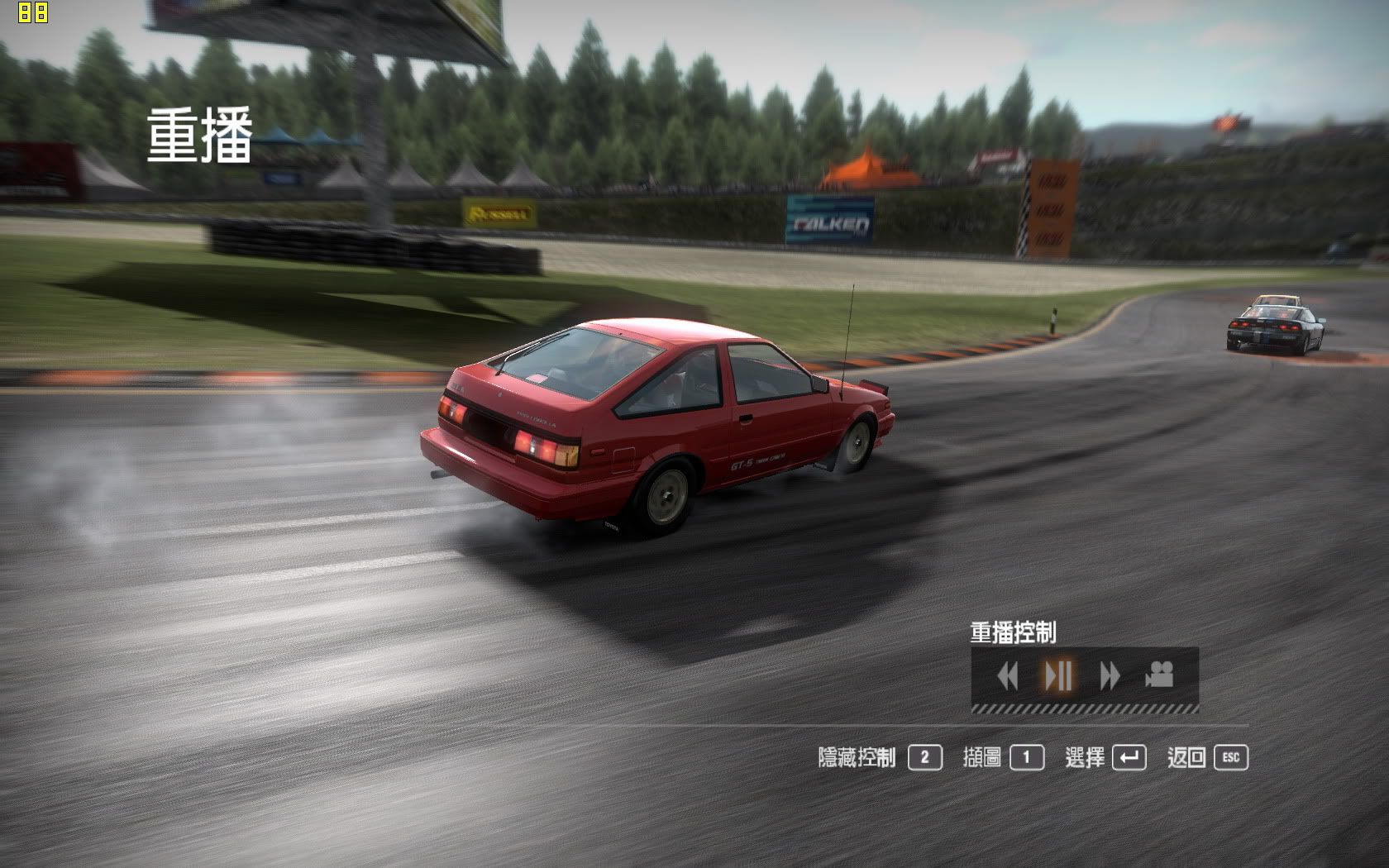Choose 擷圖 to capture screenshot
The height and width of the screenshot is (868, 1389).
click(x=1003, y=757)
